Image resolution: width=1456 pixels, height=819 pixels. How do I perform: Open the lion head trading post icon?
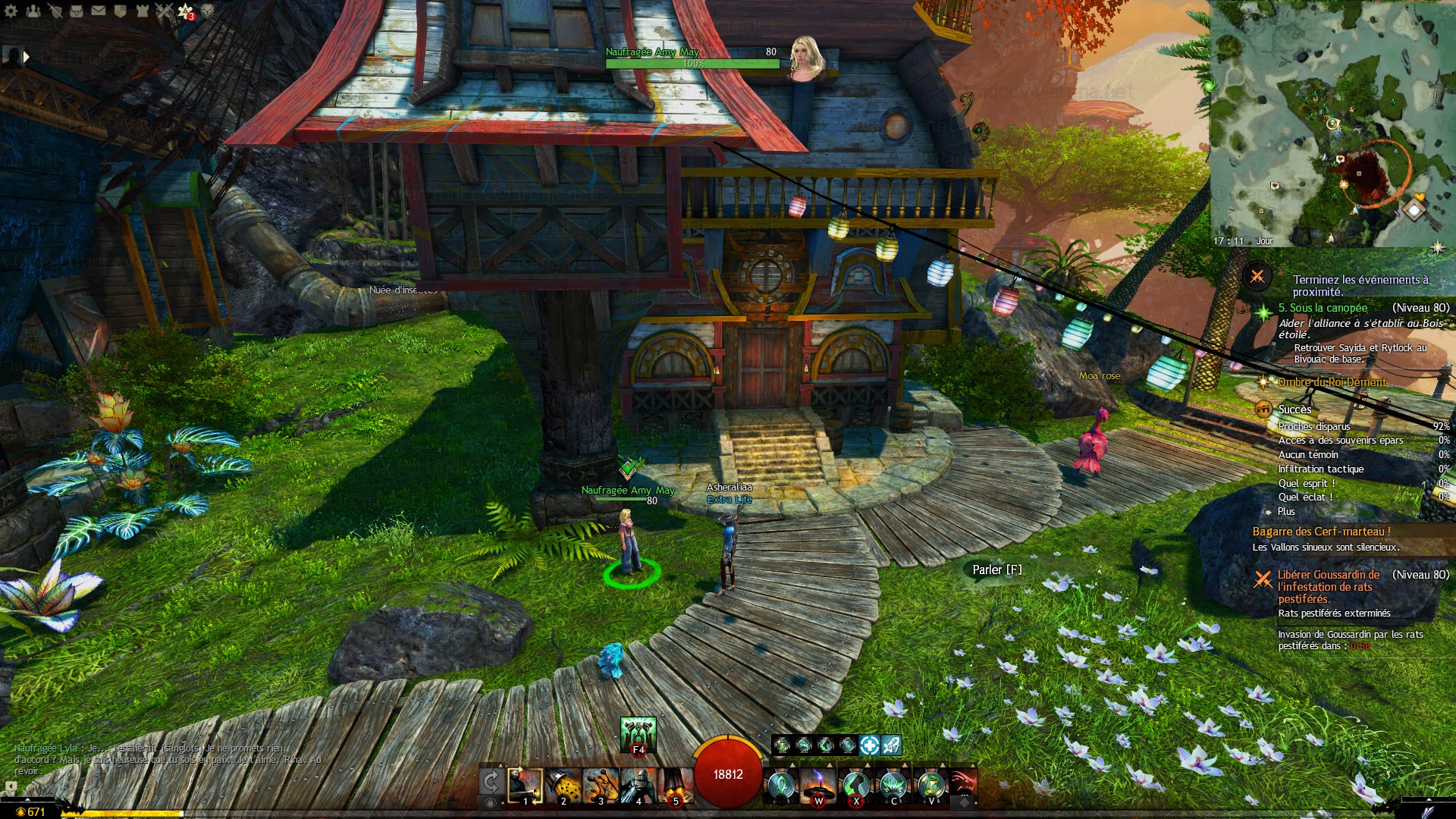[208, 11]
